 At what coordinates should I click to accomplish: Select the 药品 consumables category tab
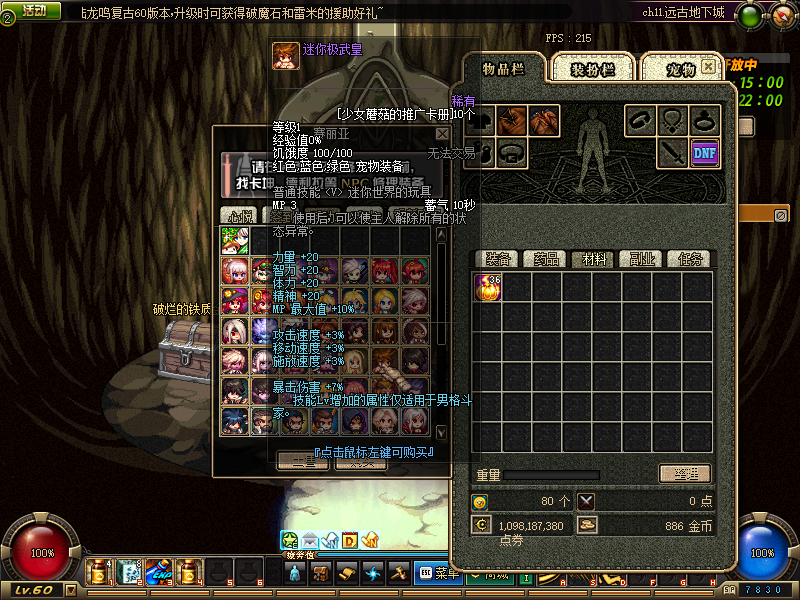(x=546, y=259)
